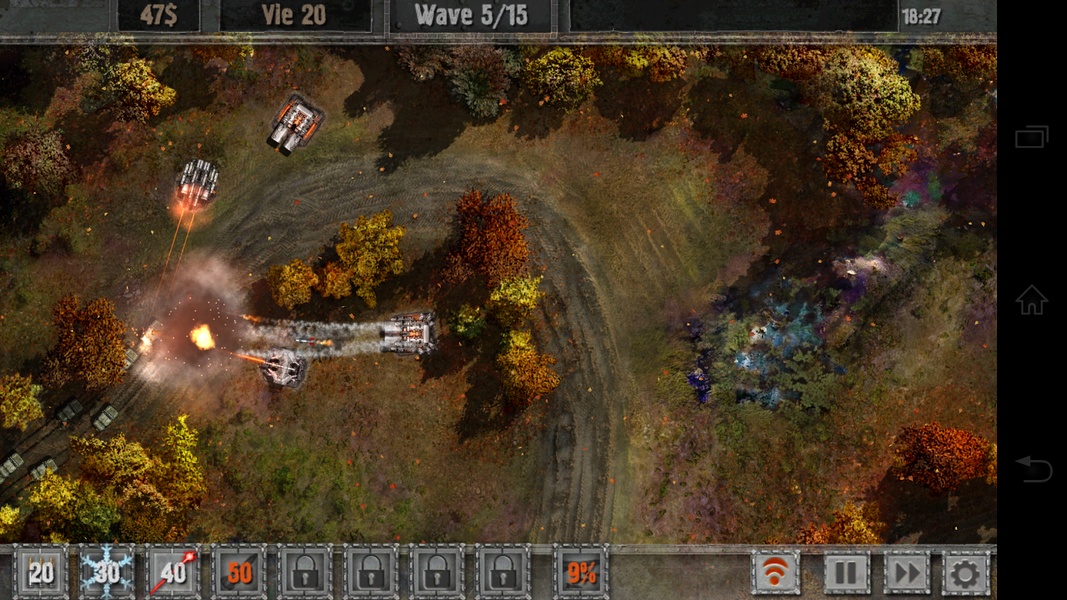Click the 9% charge button
Viewport: 1067px width, 600px height.
[x=580, y=572]
